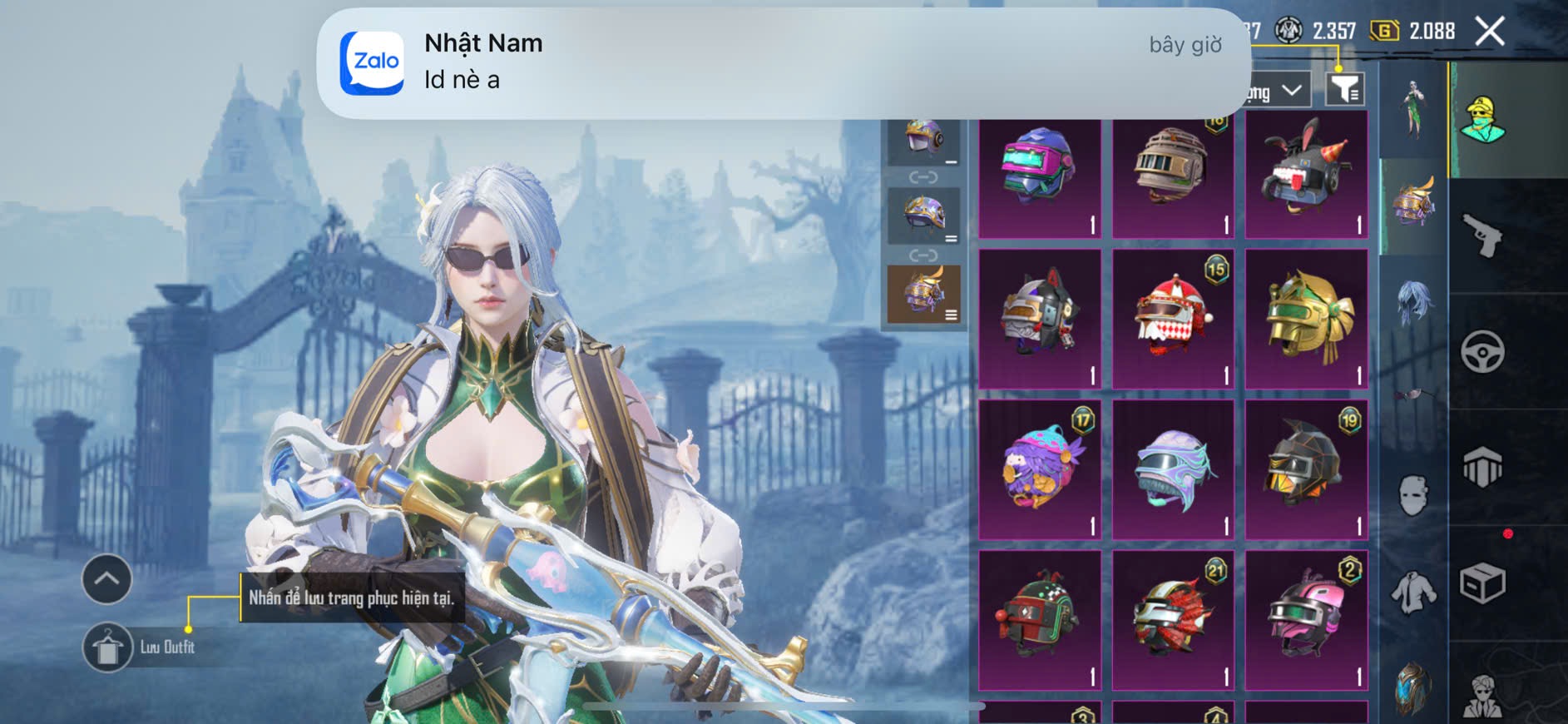Select the pink and black helmet

coord(1306,619)
